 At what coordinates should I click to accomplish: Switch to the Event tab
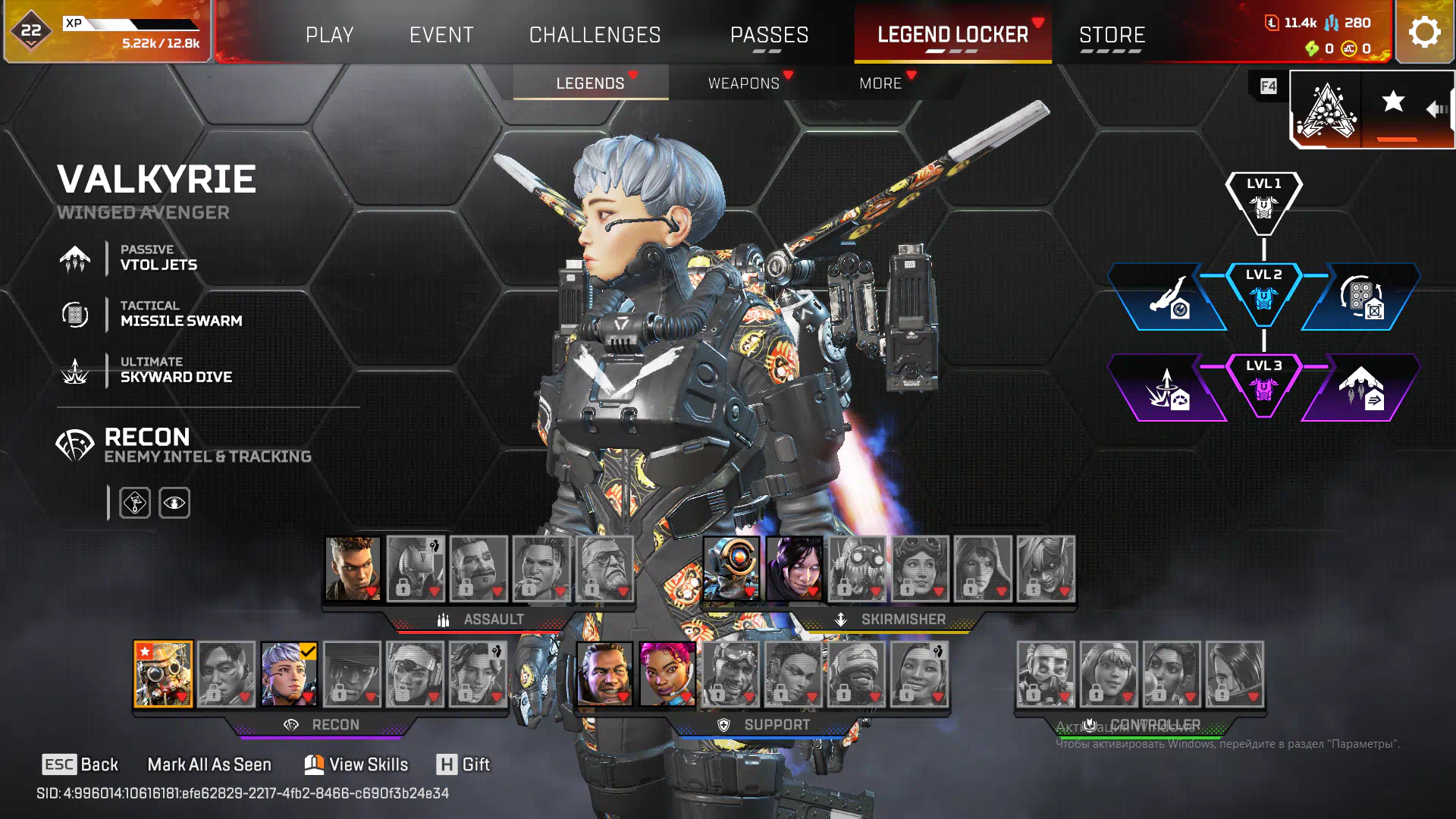441,35
